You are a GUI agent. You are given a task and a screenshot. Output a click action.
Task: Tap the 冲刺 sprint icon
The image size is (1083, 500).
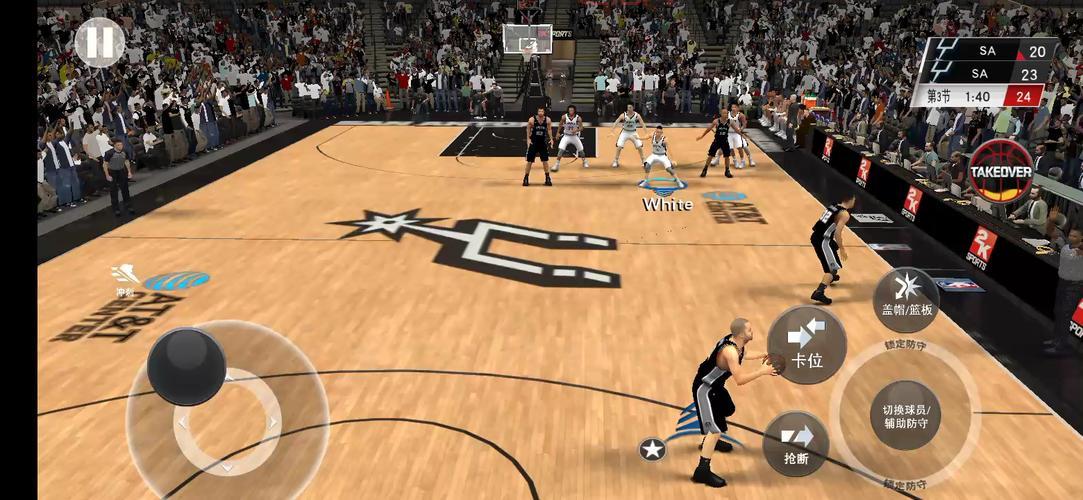[125, 277]
